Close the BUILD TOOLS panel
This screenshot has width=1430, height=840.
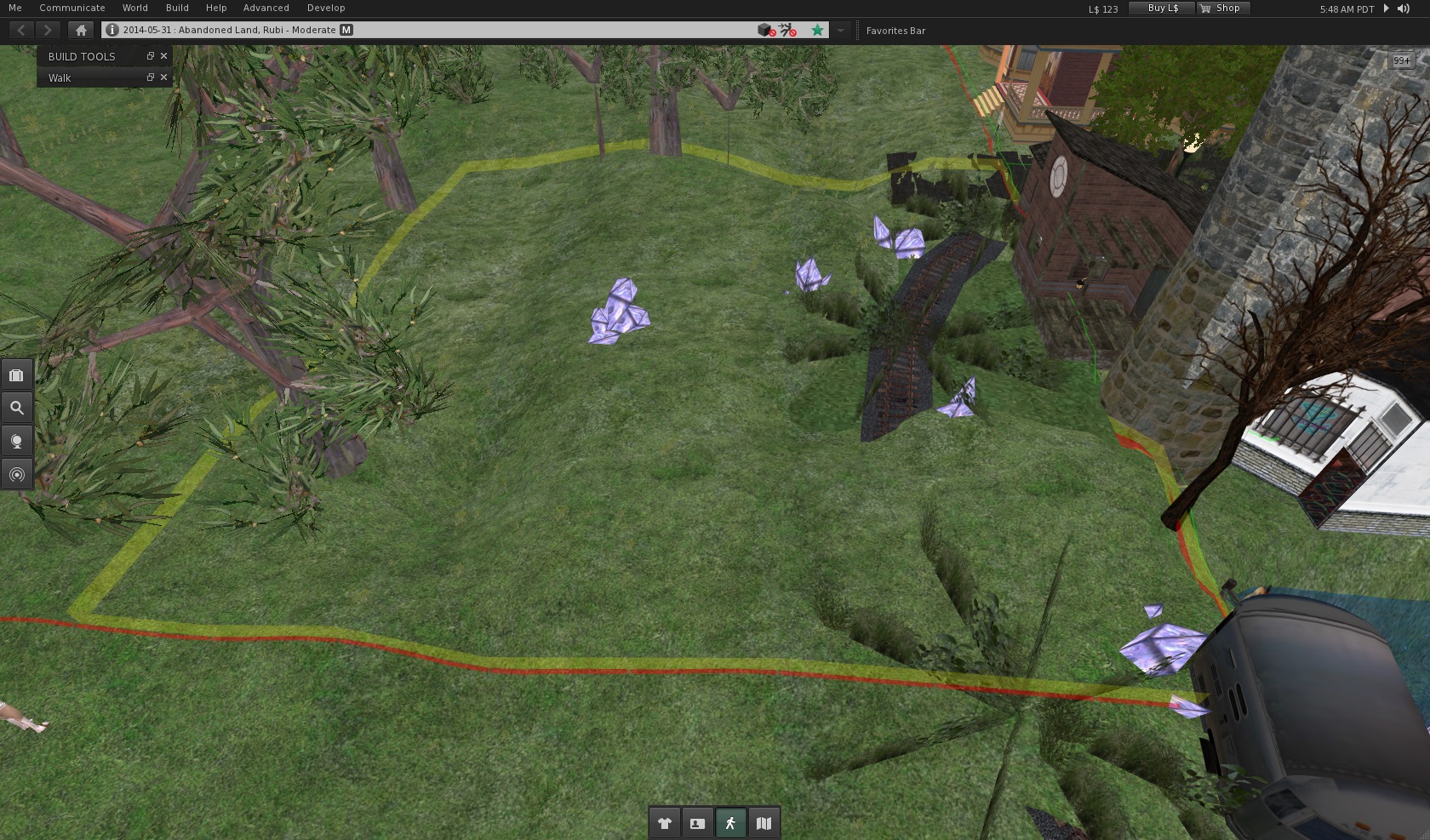[164, 56]
